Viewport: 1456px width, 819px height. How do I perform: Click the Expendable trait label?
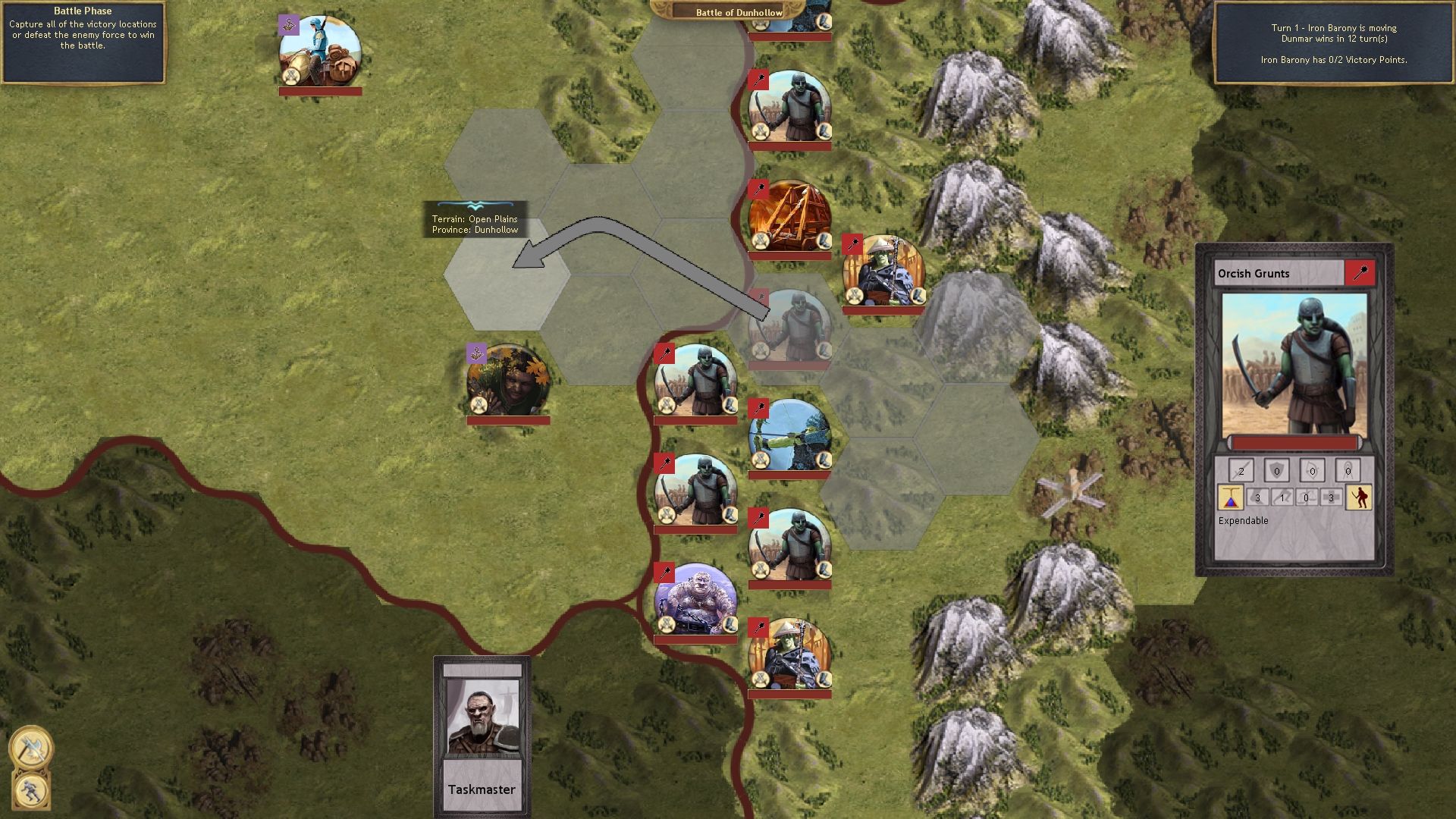click(1244, 521)
